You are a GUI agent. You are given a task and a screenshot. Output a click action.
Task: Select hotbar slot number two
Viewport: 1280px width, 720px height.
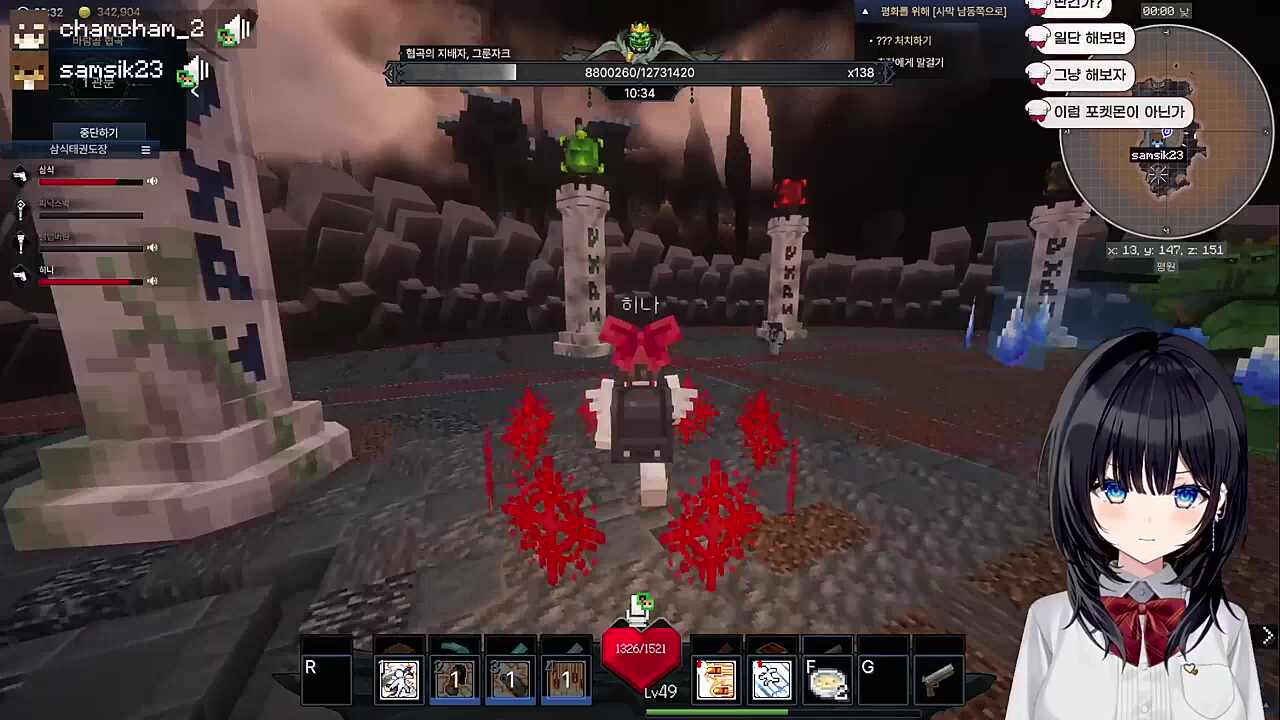(455, 680)
